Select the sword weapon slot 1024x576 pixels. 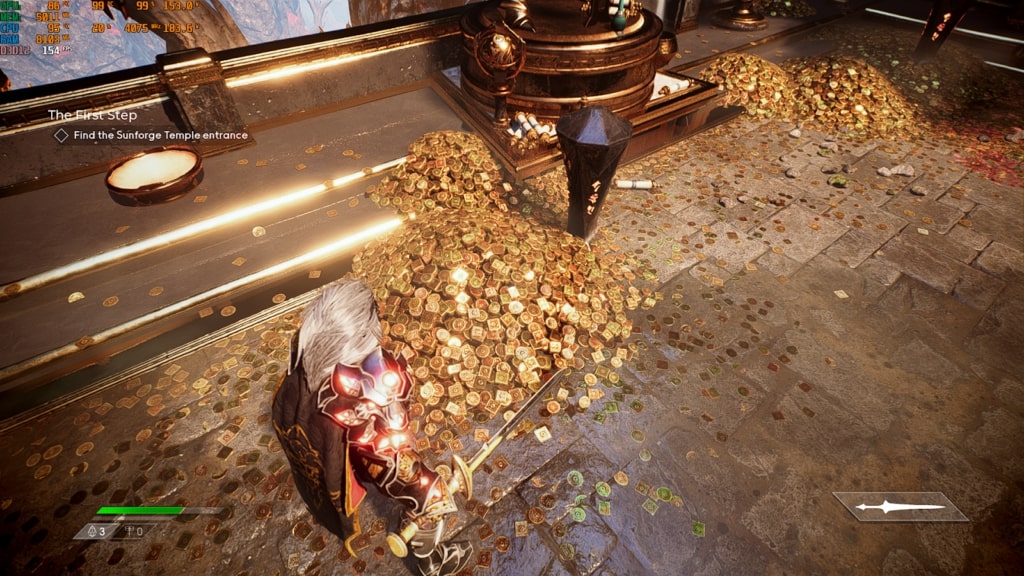pyautogui.click(x=900, y=507)
